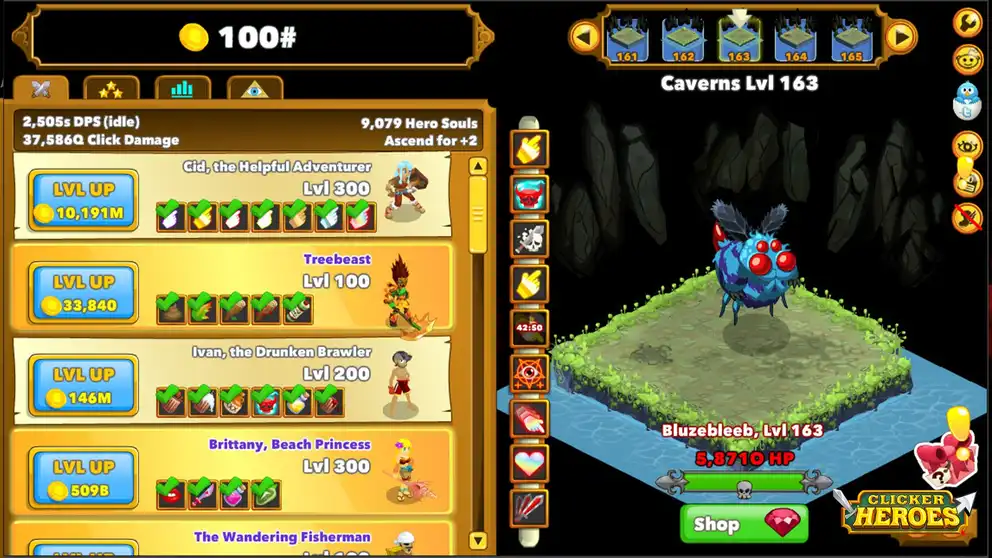Click LVL UP for Brittany, Beach Princess
This screenshot has width=992, height=558.
tap(84, 478)
